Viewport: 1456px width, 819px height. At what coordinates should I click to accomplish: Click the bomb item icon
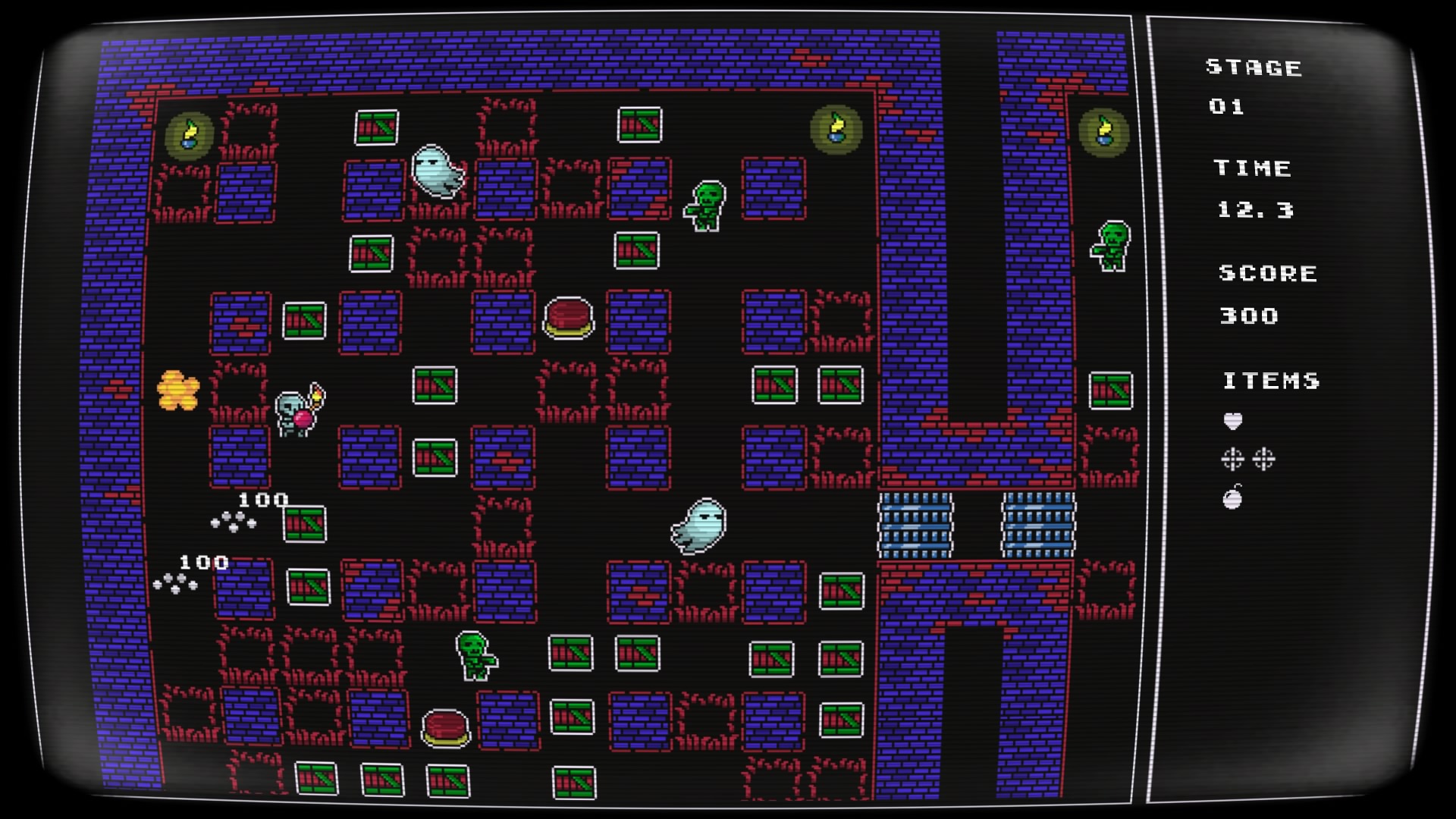[1233, 497]
